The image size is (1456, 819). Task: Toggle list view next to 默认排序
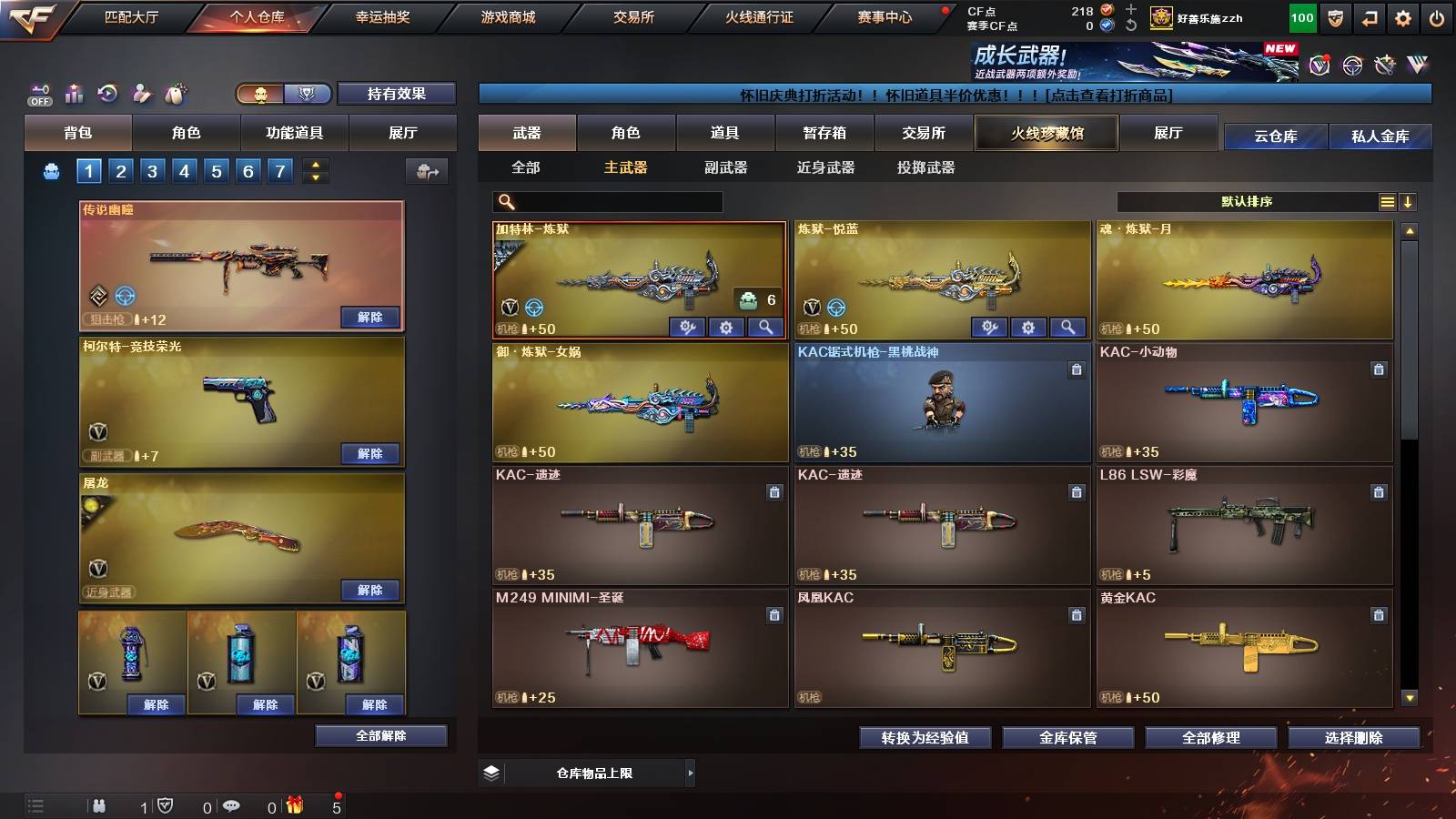(1388, 201)
